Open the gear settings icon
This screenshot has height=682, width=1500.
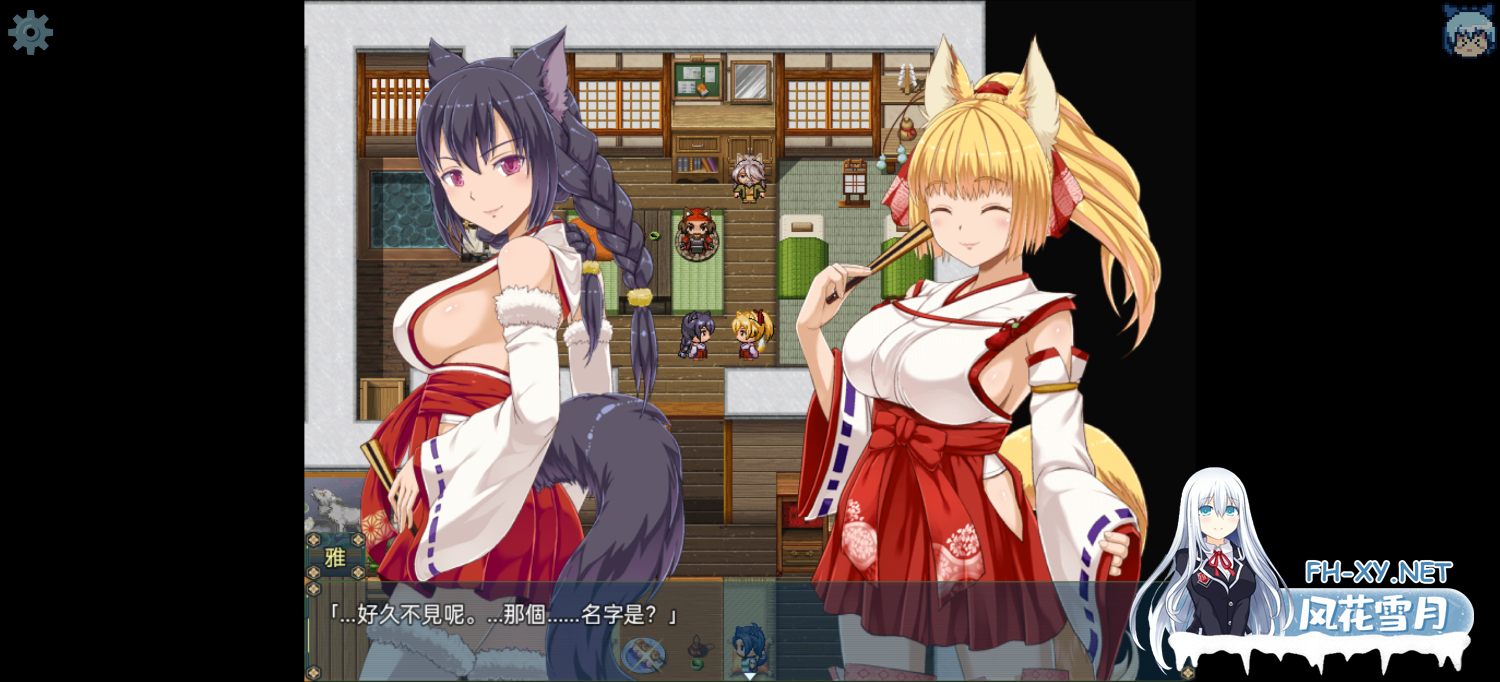[30, 32]
